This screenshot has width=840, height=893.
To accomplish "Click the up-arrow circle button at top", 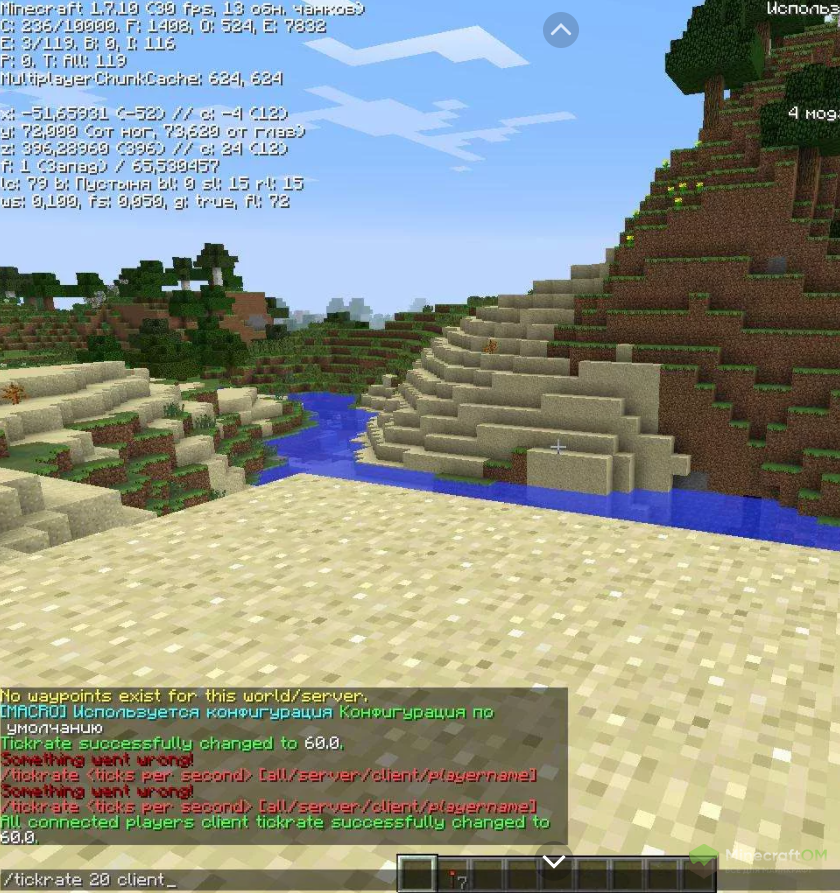I will coord(561,30).
